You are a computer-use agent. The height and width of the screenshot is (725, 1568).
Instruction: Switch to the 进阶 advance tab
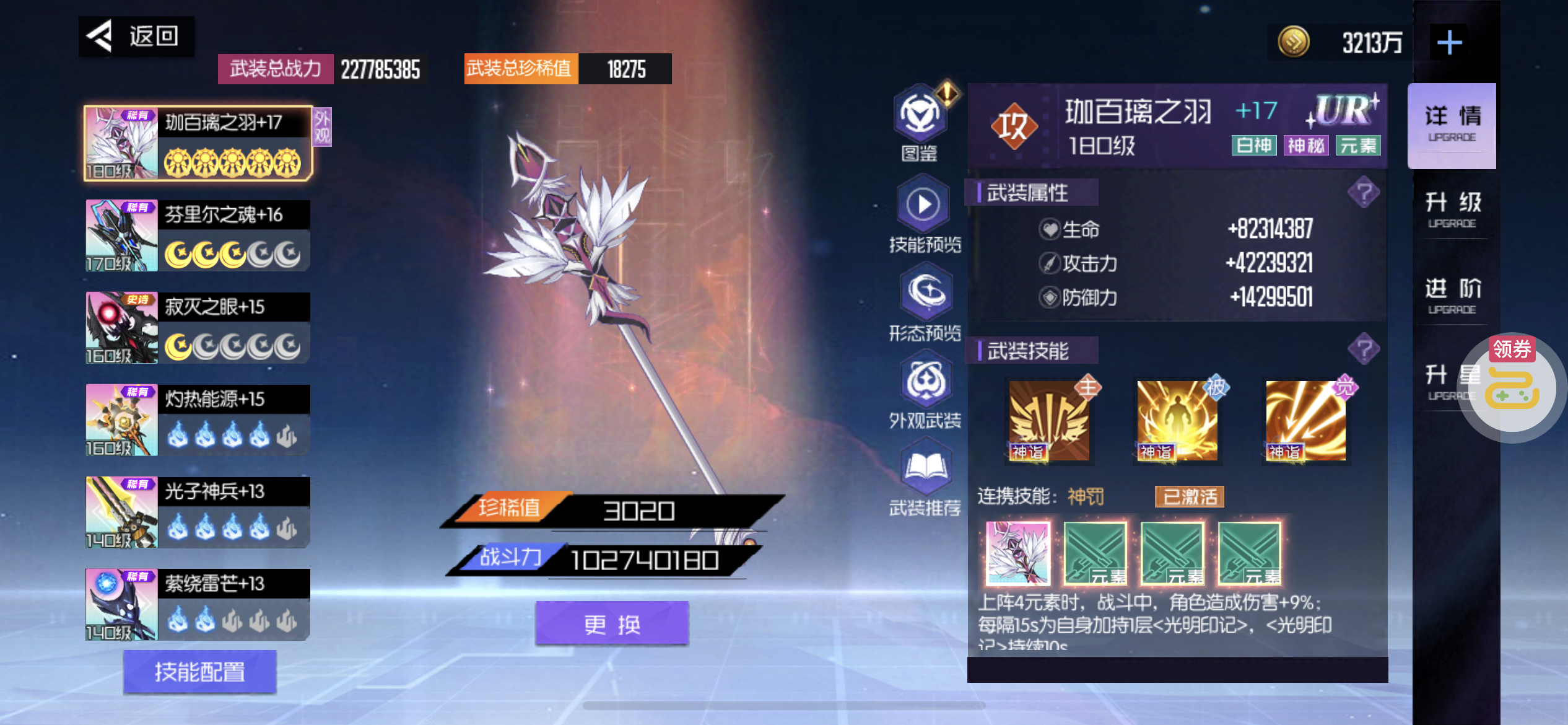[1452, 296]
